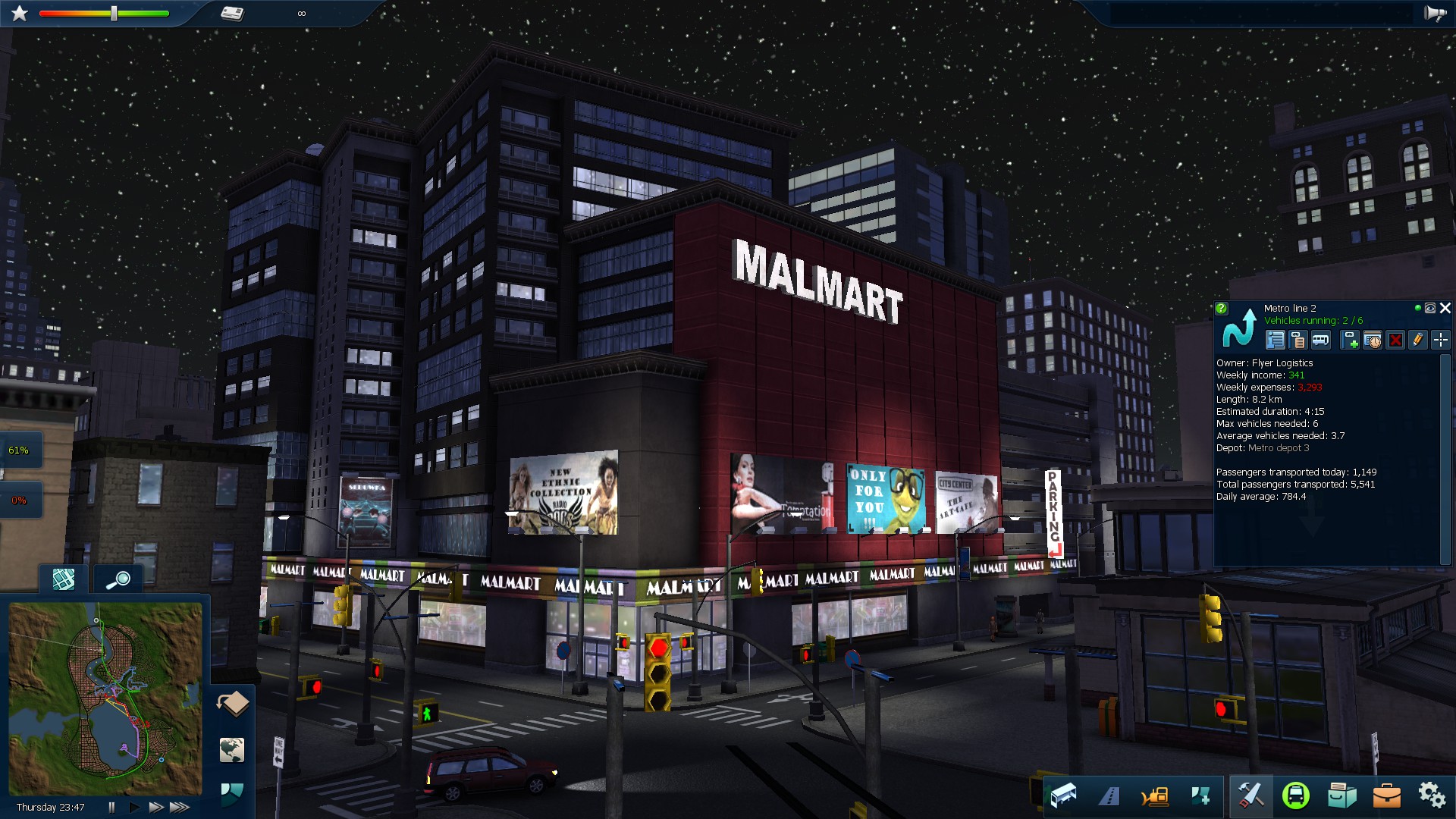Add a new vehicle to Metro line 2

pos(1349,341)
